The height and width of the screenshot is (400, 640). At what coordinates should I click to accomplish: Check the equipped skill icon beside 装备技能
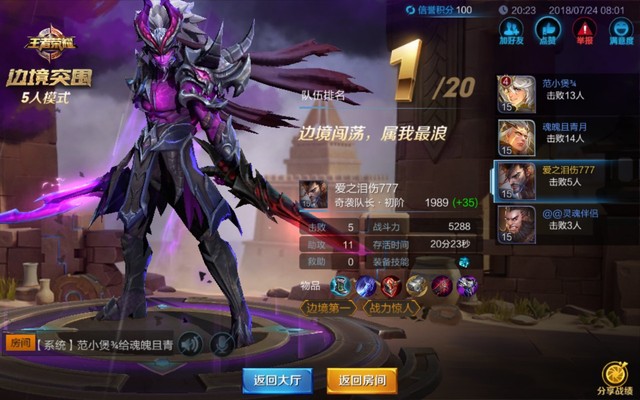tap(463, 262)
